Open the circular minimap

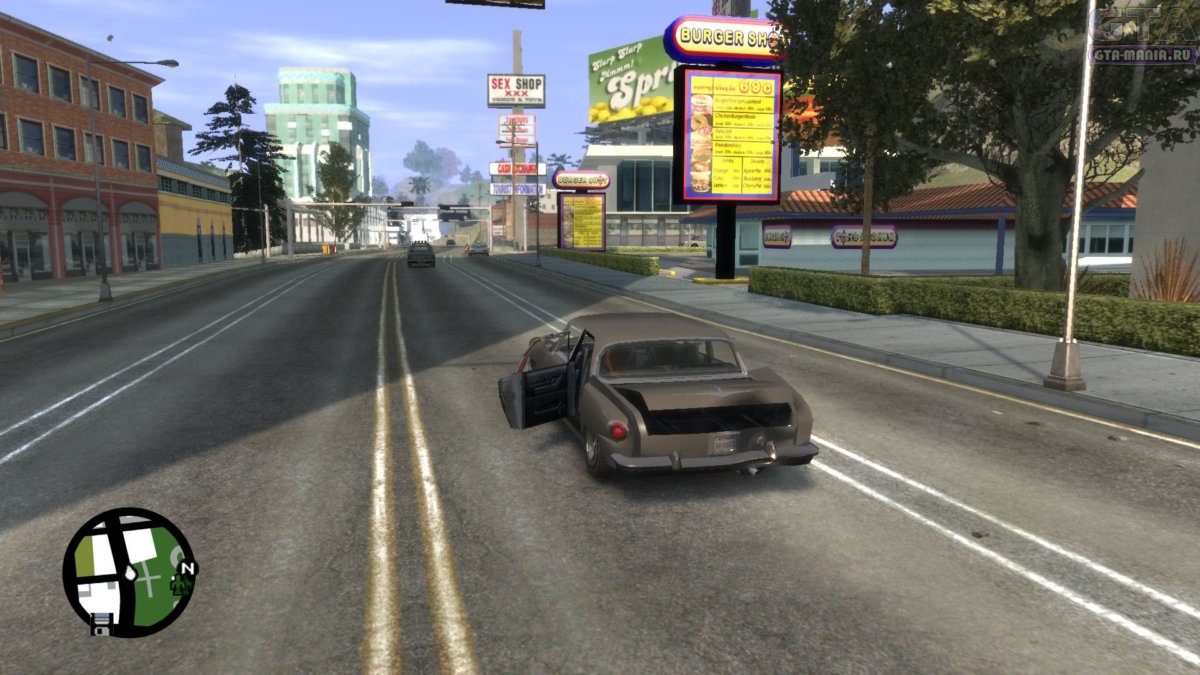coord(127,571)
